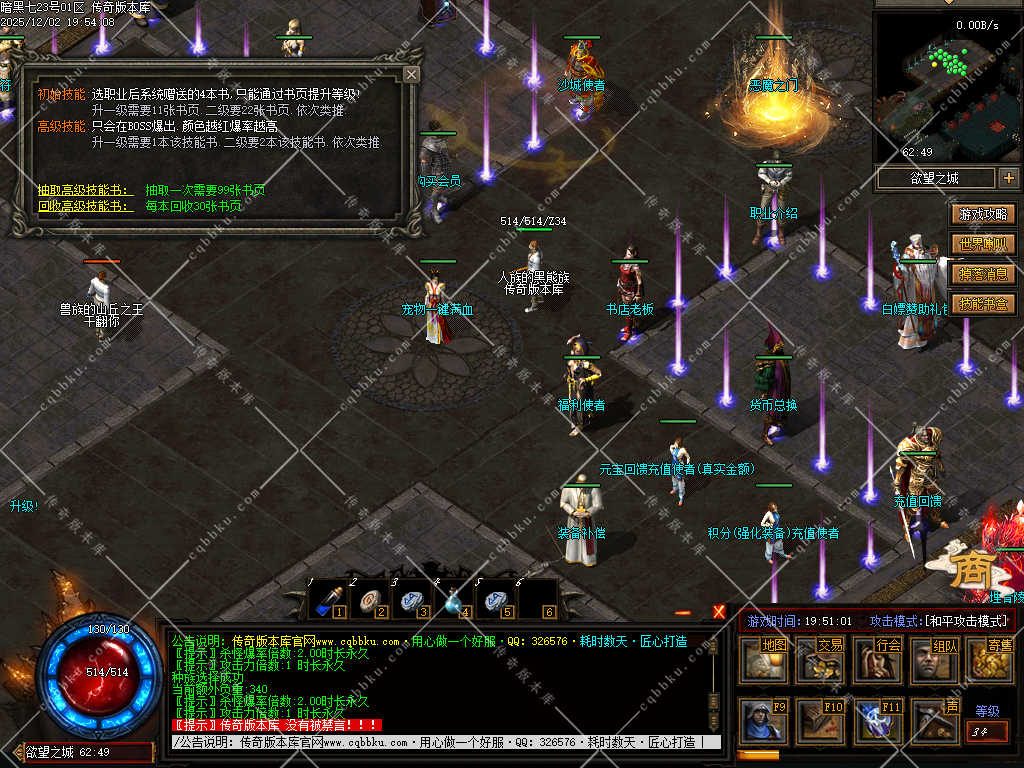
Task: Toggle the 声 sound button
Action: pos(937,721)
